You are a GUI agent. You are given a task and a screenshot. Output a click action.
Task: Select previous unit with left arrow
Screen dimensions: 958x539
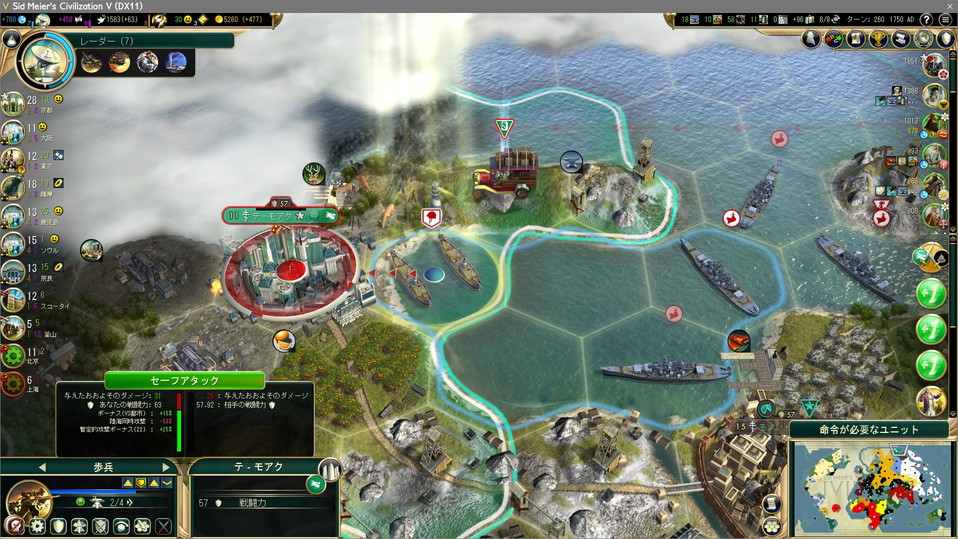tap(42, 467)
